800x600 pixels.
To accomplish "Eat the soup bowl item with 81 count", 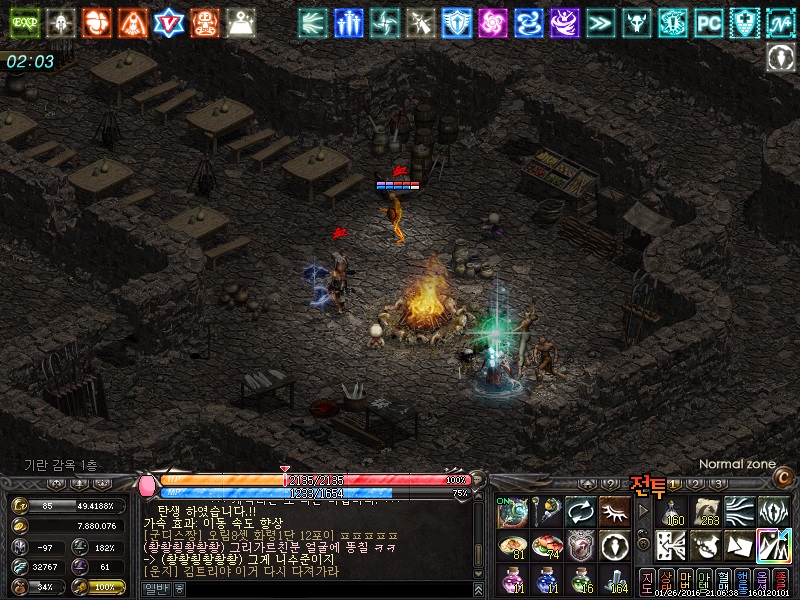I will (x=513, y=546).
